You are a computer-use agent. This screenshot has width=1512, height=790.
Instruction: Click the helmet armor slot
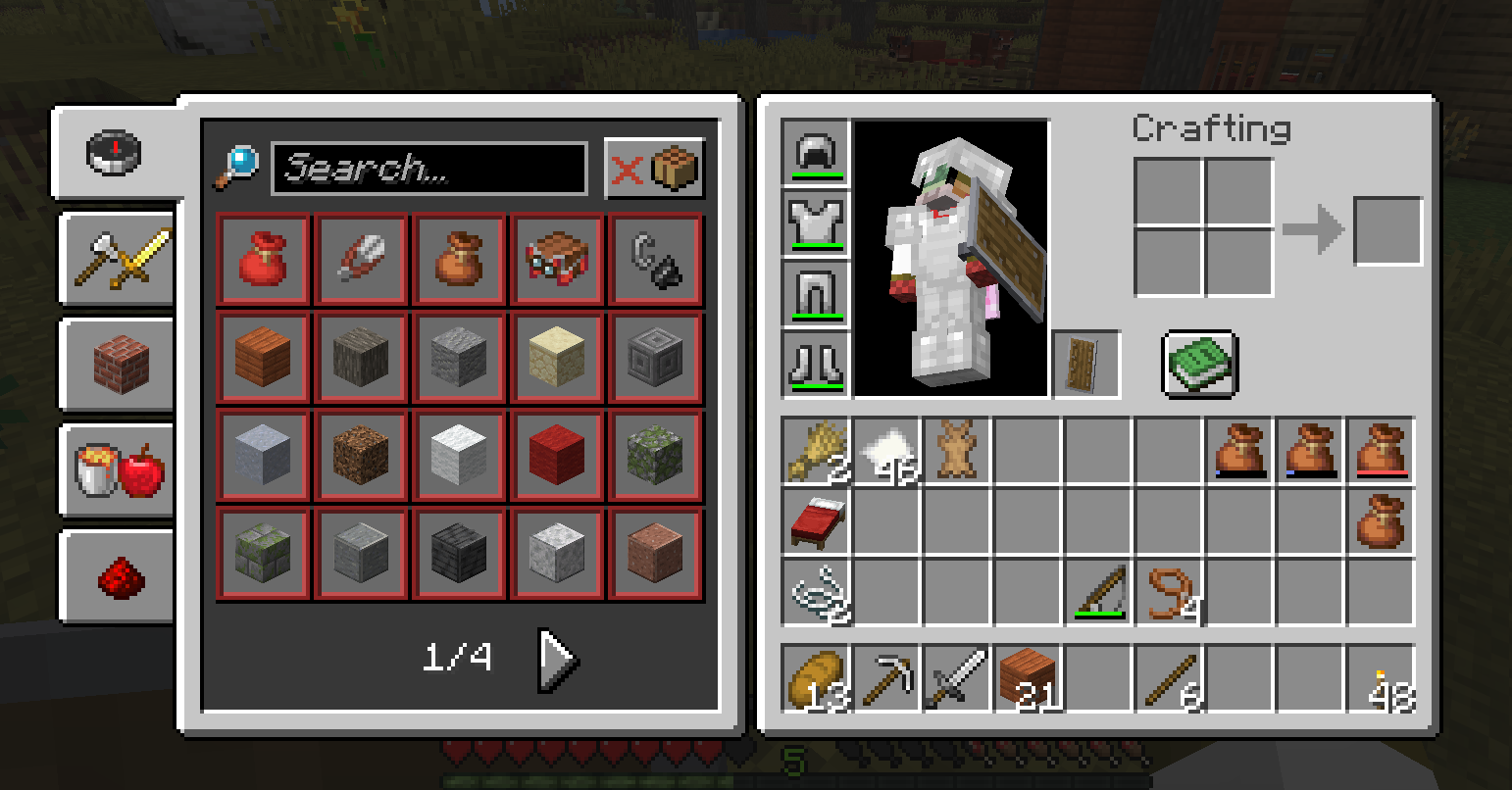815,154
